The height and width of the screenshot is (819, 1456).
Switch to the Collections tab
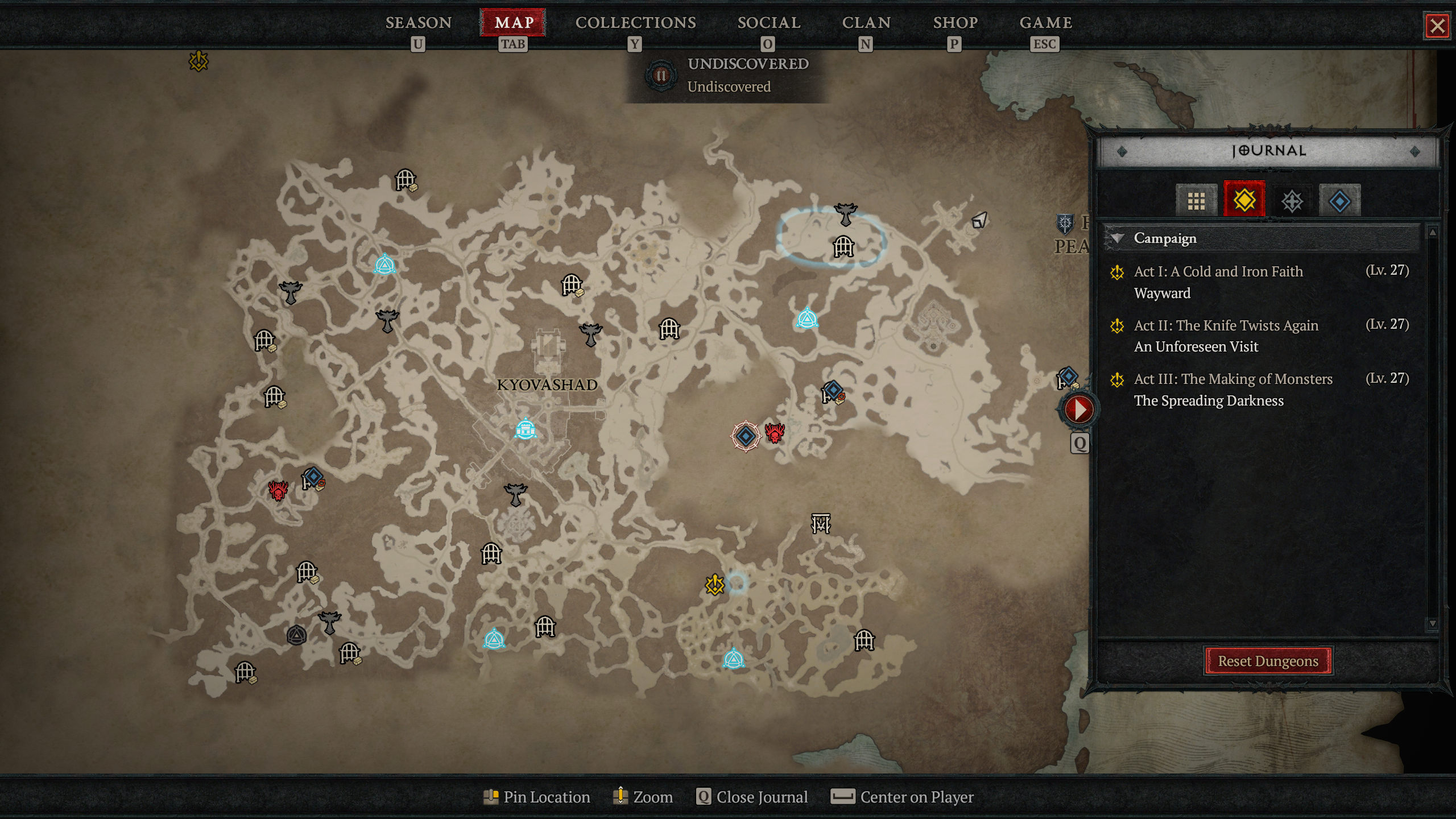coord(635,23)
